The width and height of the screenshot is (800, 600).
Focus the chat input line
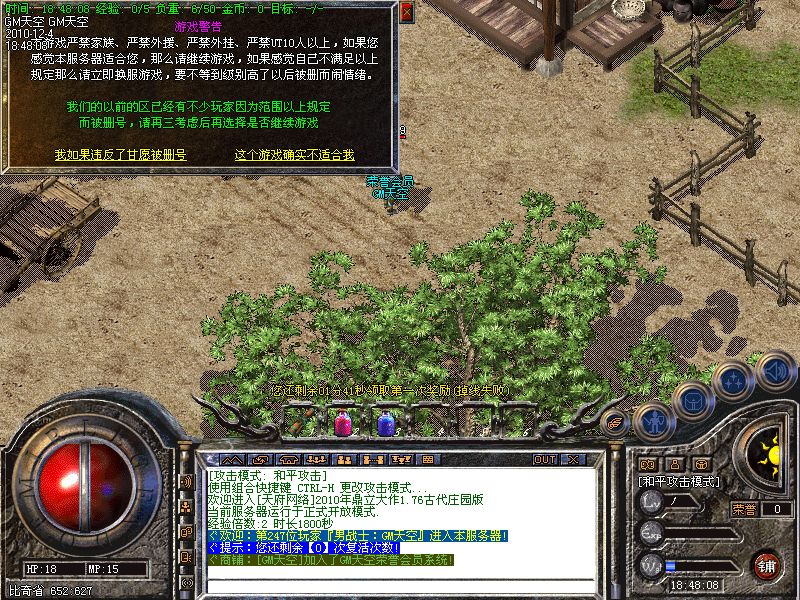coord(400,584)
